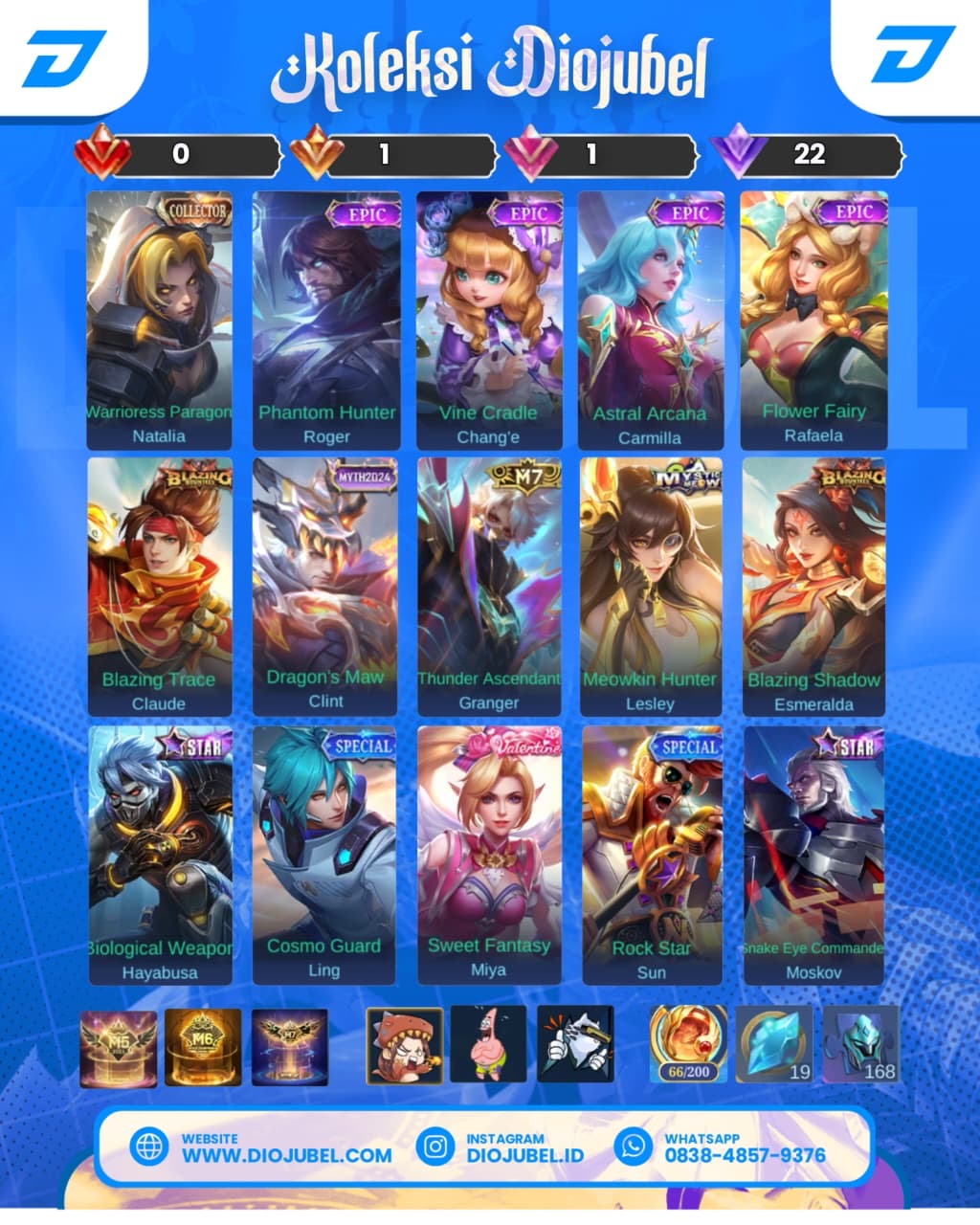This screenshot has width=980, height=1225.
Task: Select the Astral Arcana Carmilla card
Action: click(651, 321)
